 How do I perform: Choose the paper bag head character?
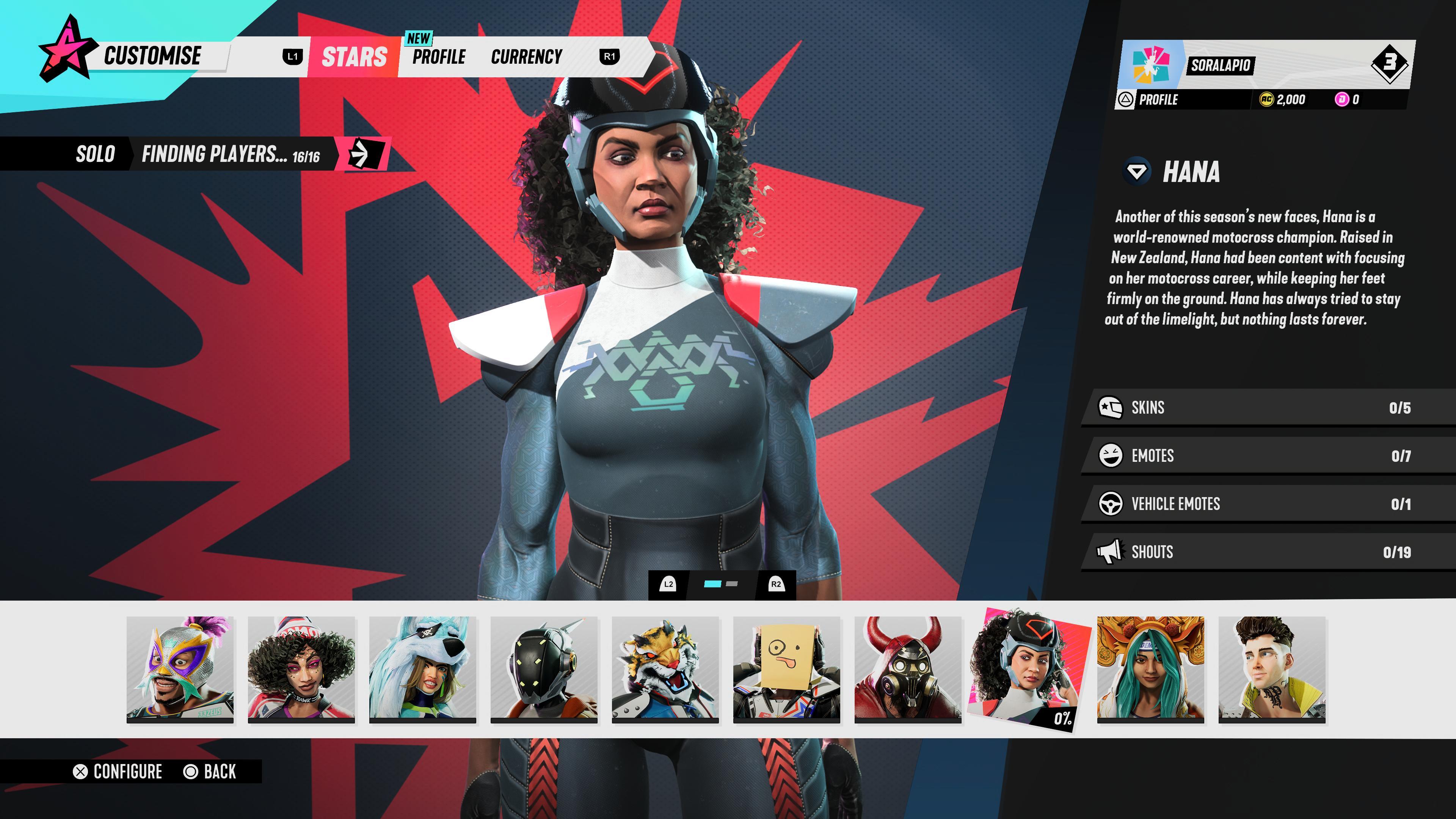tap(786, 669)
